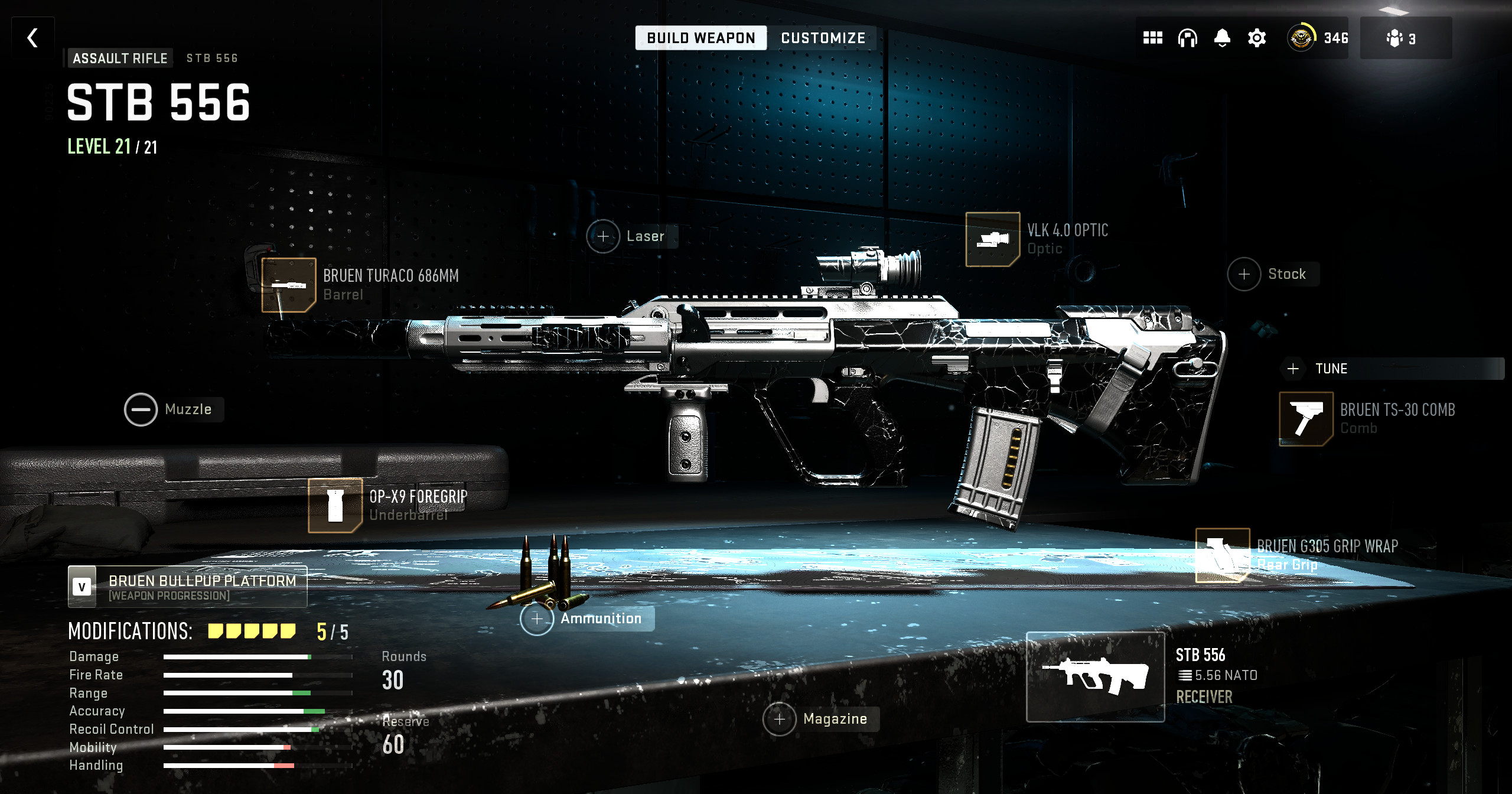Open settings with the gear icon
This screenshot has height=794, width=1512.
pyautogui.click(x=1257, y=38)
